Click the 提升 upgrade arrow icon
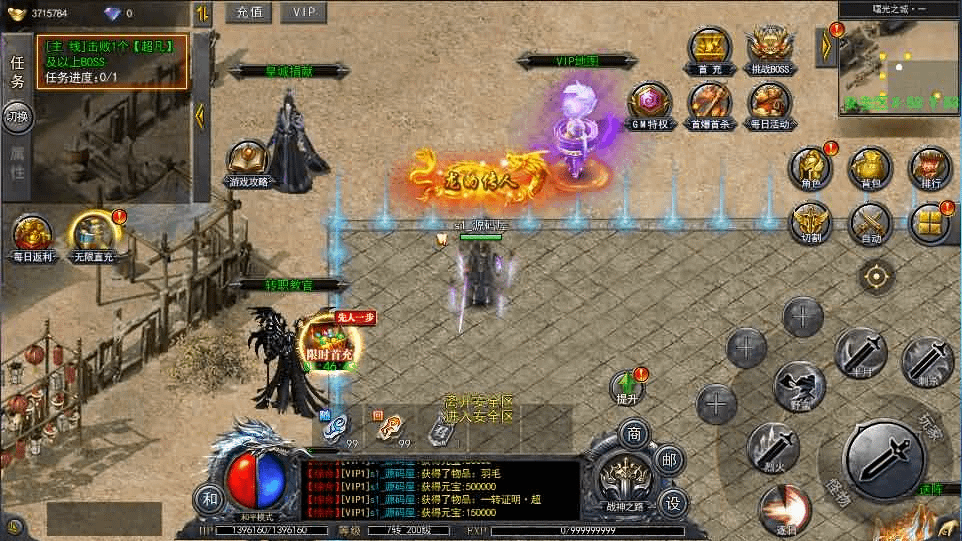This screenshot has height=541, width=962. (x=627, y=385)
